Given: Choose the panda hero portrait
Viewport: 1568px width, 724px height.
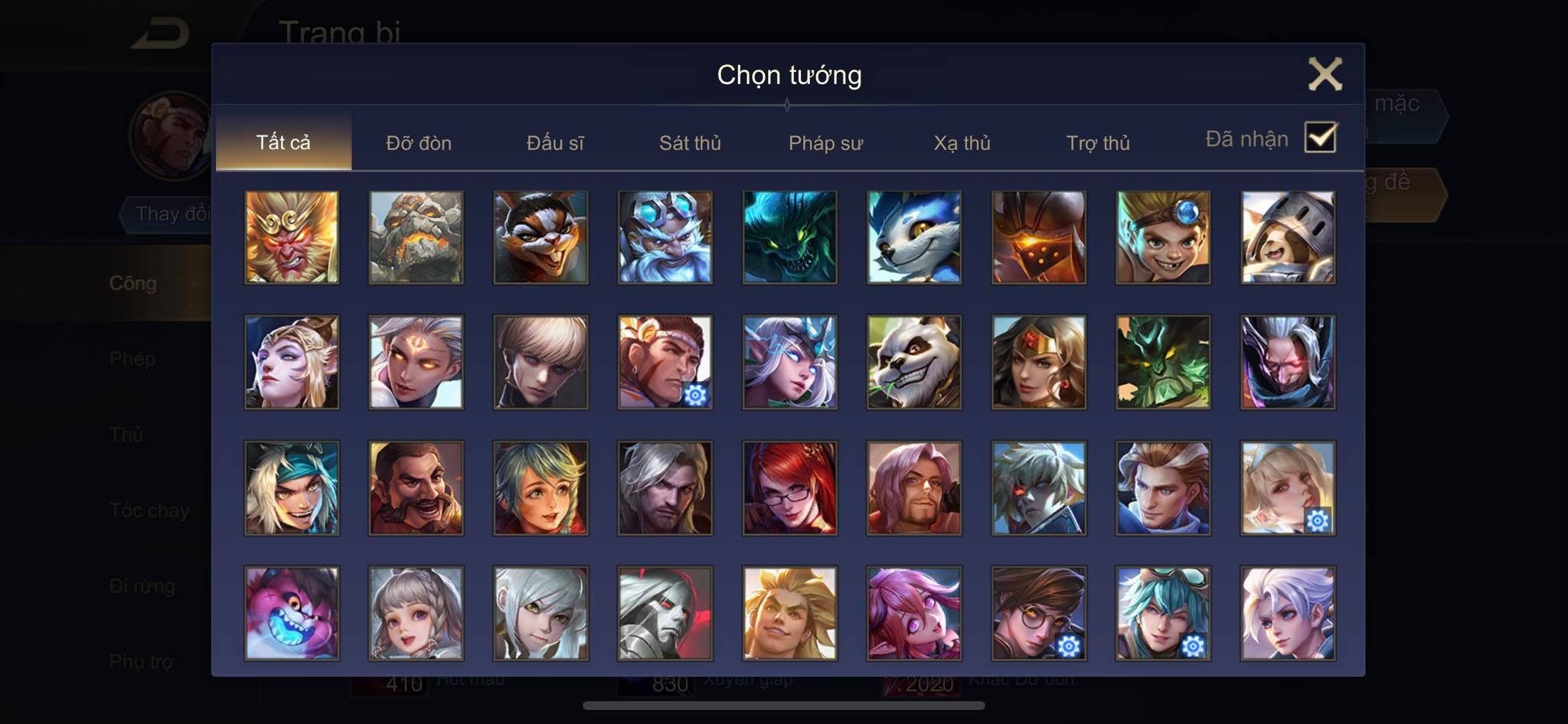Looking at the screenshot, I should tap(914, 362).
